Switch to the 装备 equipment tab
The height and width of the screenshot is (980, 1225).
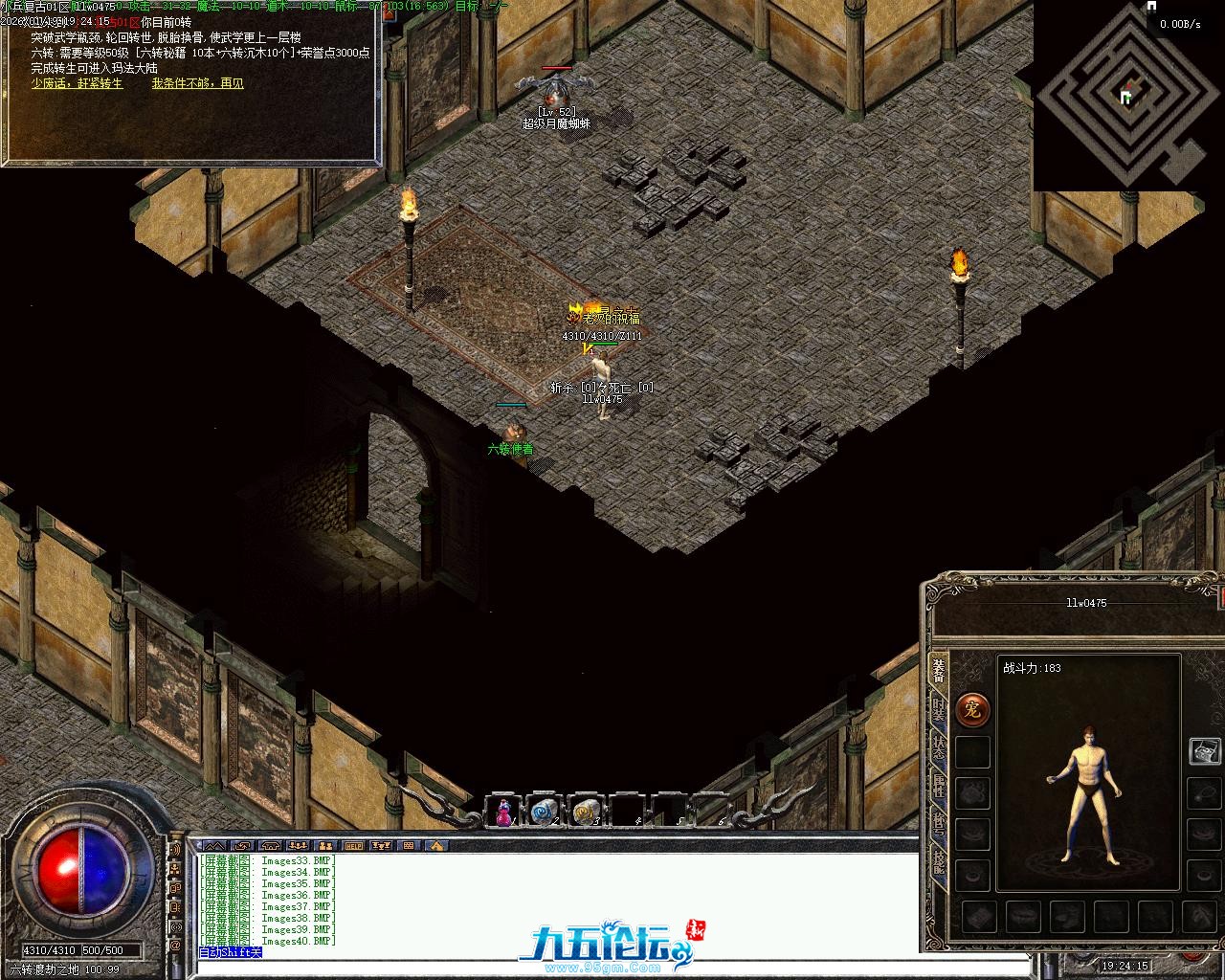938,671
